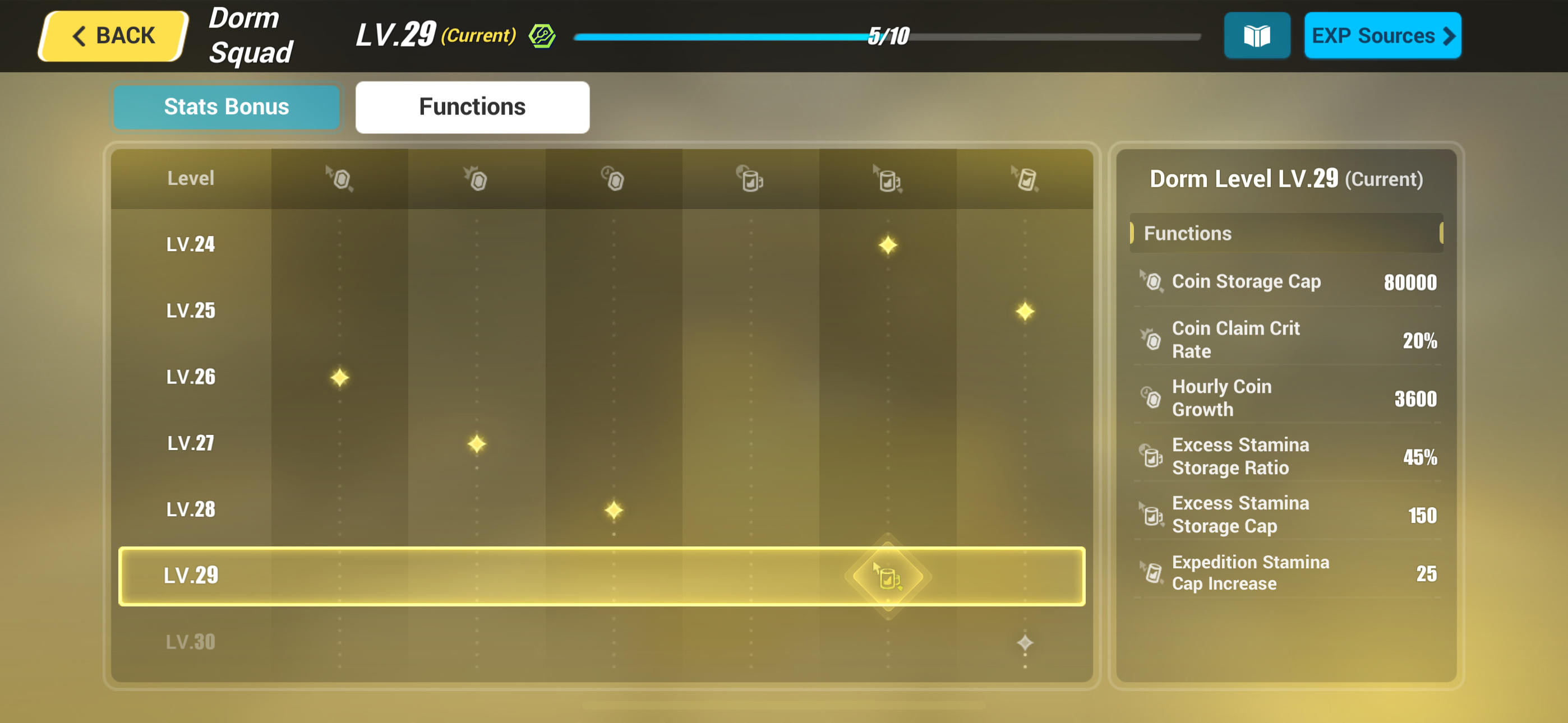The image size is (1568, 723).
Task: Click the left chevron inside the BACK button
Action: tap(78, 35)
